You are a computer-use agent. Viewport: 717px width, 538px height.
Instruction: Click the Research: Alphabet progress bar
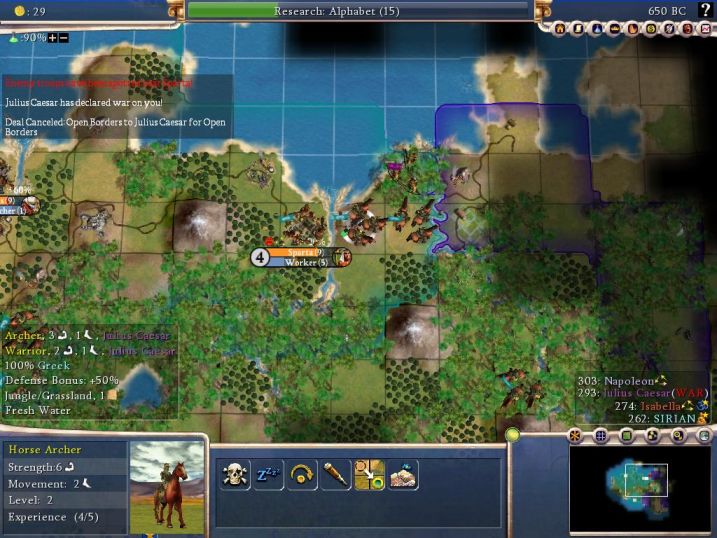click(358, 11)
